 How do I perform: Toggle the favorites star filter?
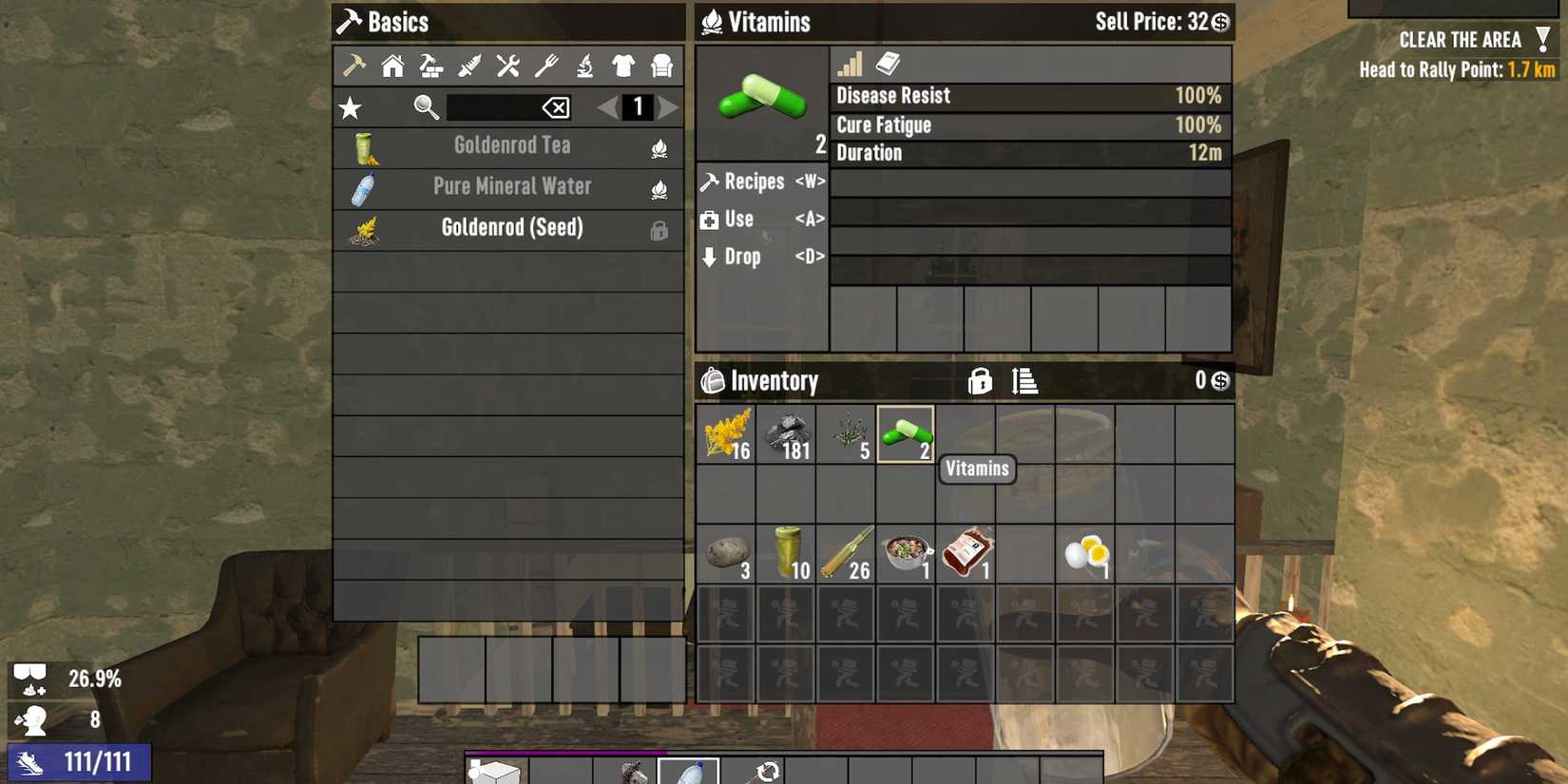pos(351,107)
